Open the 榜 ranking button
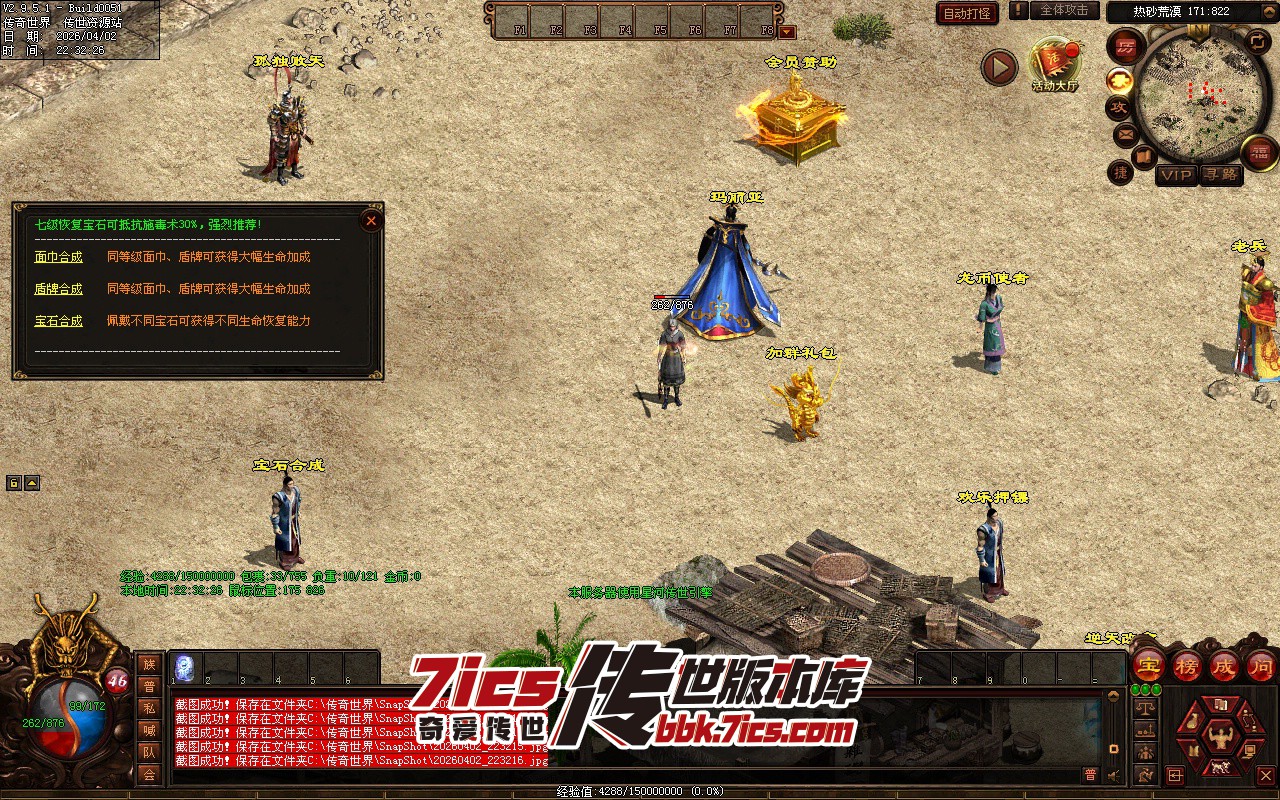This screenshot has width=1280, height=800. pos(1187,665)
